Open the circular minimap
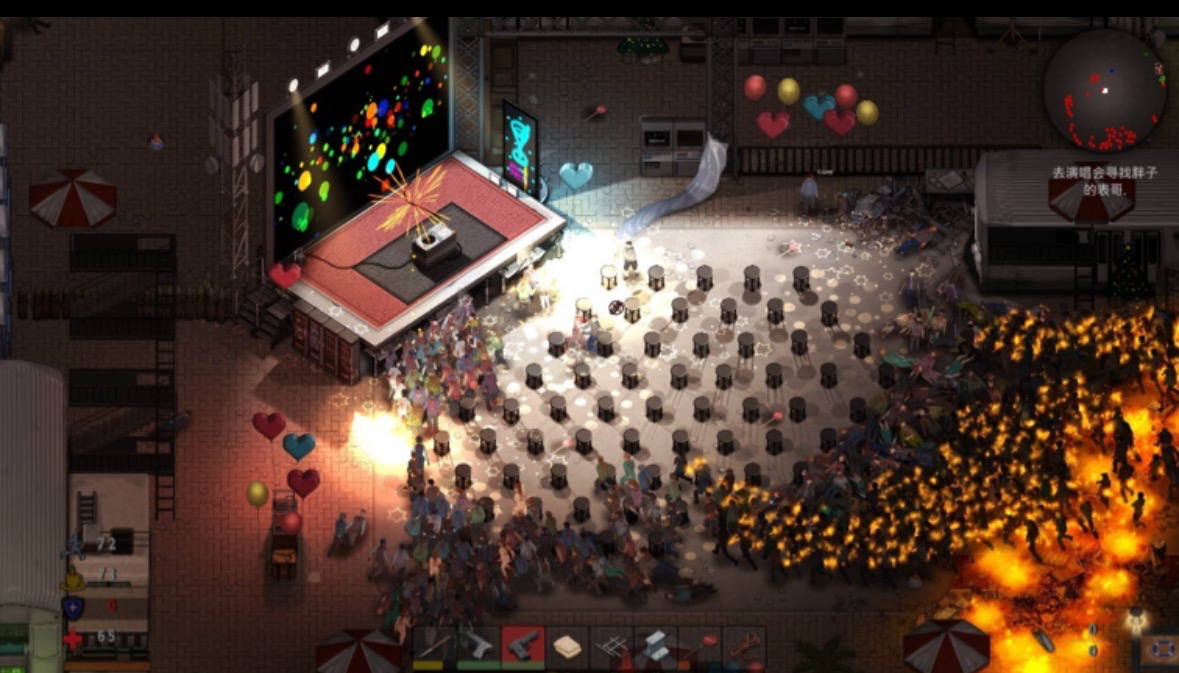Viewport: 1179px width, 673px height. [x=1104, y=90]
